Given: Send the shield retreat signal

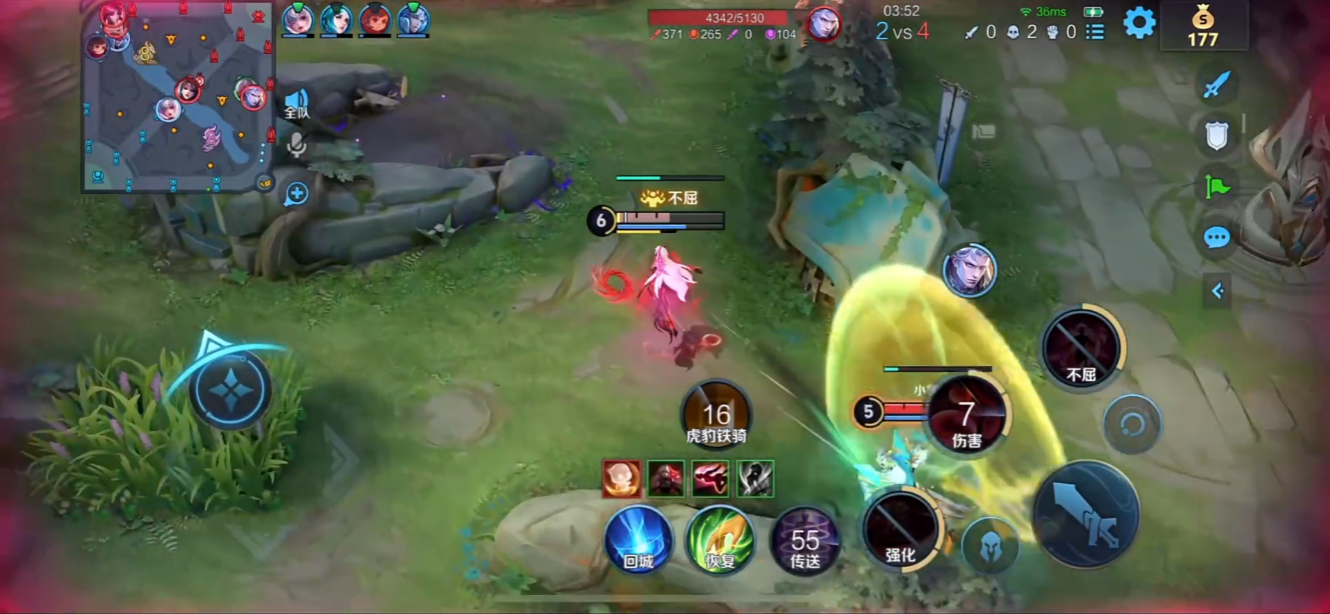Looking at the screenshot, I should (1216, 136).
